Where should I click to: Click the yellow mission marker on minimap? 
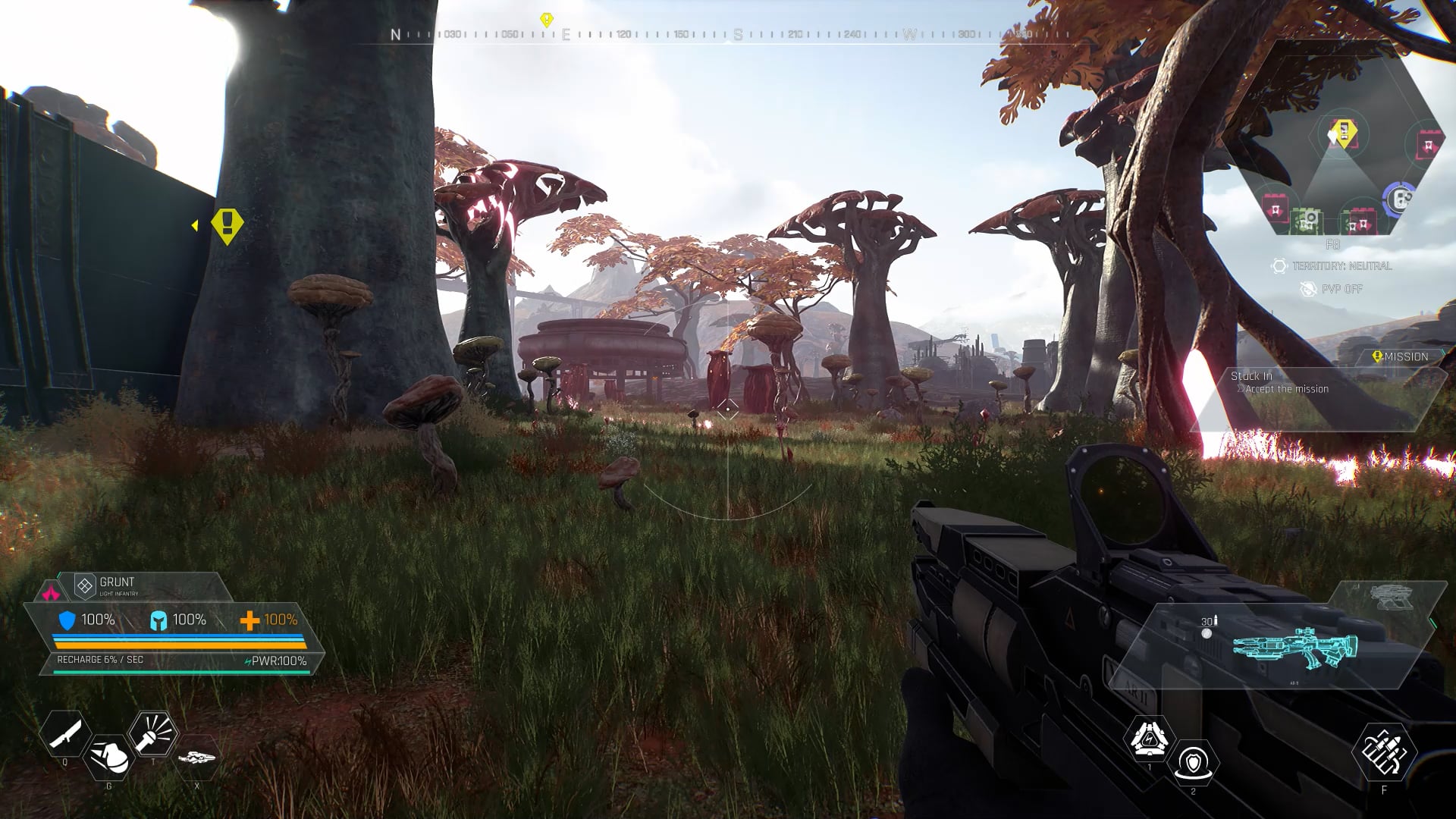point(1345,133)
